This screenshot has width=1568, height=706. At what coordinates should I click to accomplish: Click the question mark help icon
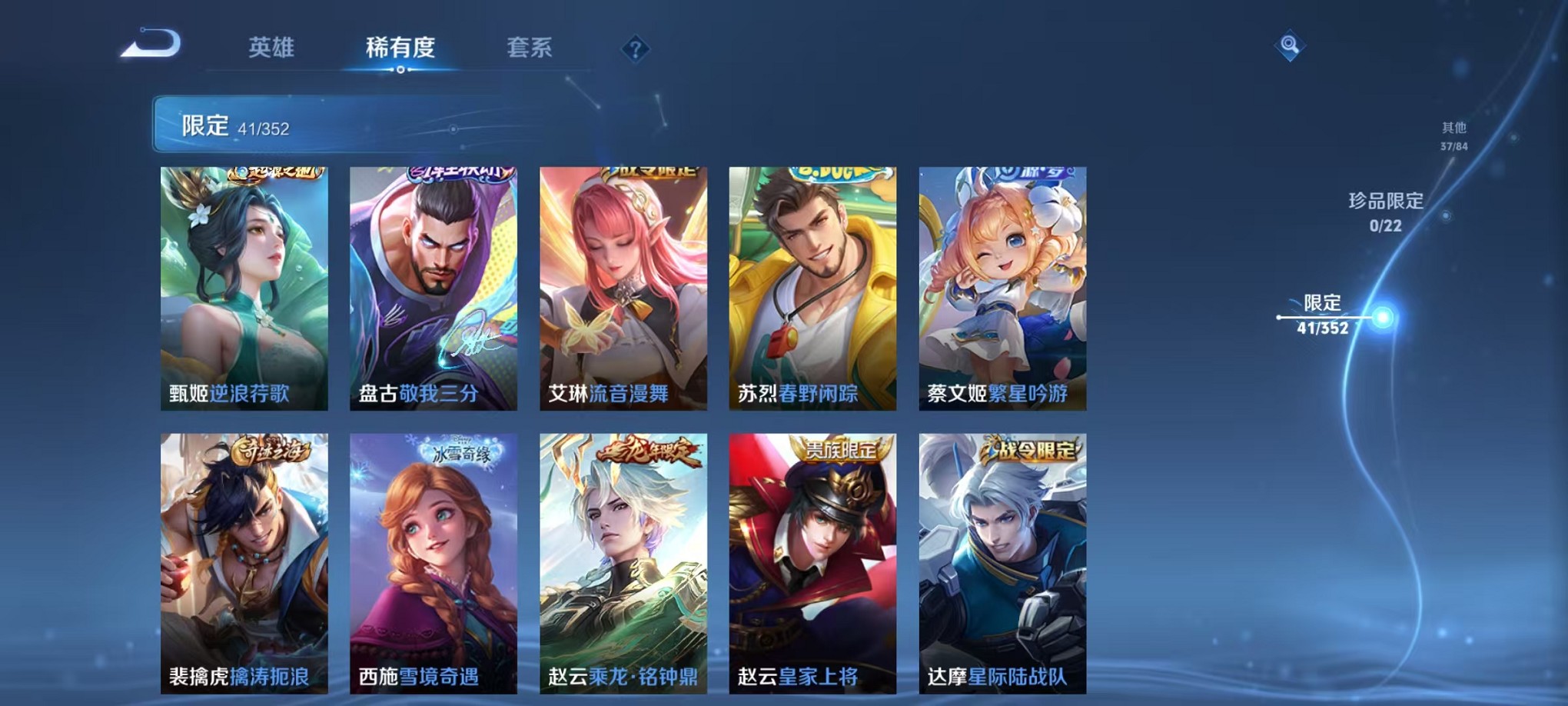point(634,49)
